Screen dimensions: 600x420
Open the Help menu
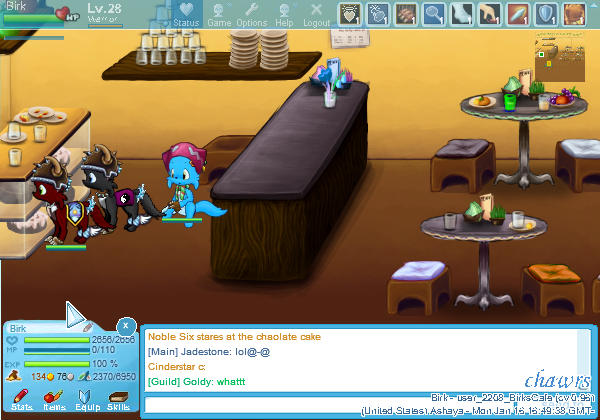tap(284, 14)
